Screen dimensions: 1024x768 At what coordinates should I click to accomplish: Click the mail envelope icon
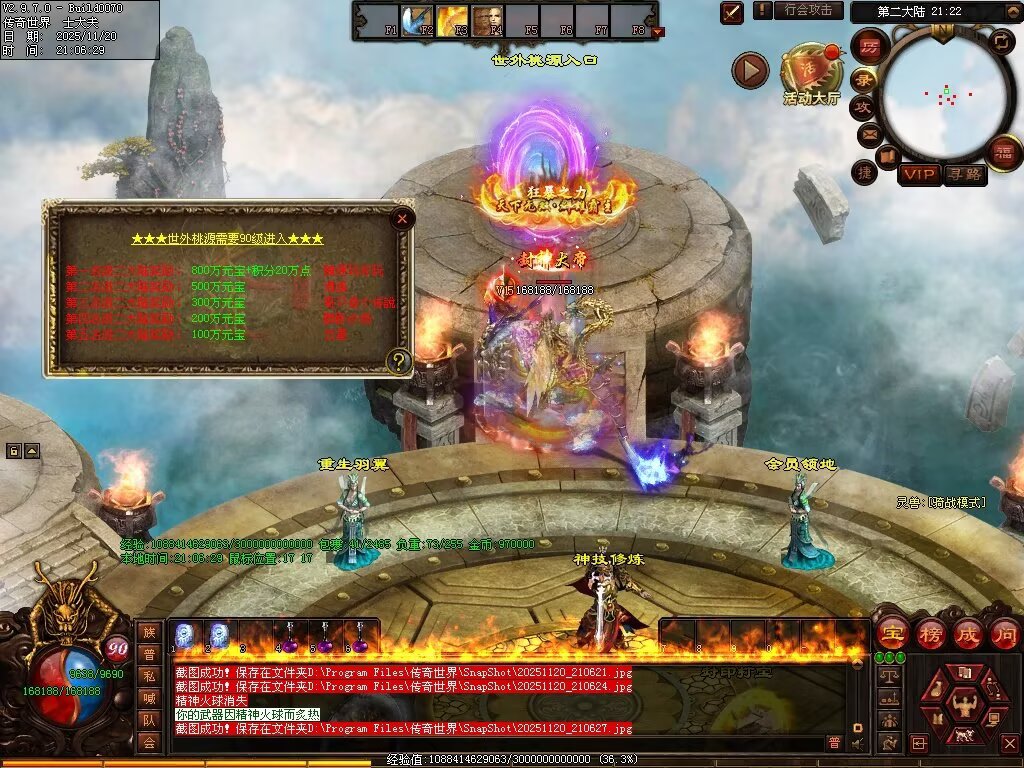[868, 133]
